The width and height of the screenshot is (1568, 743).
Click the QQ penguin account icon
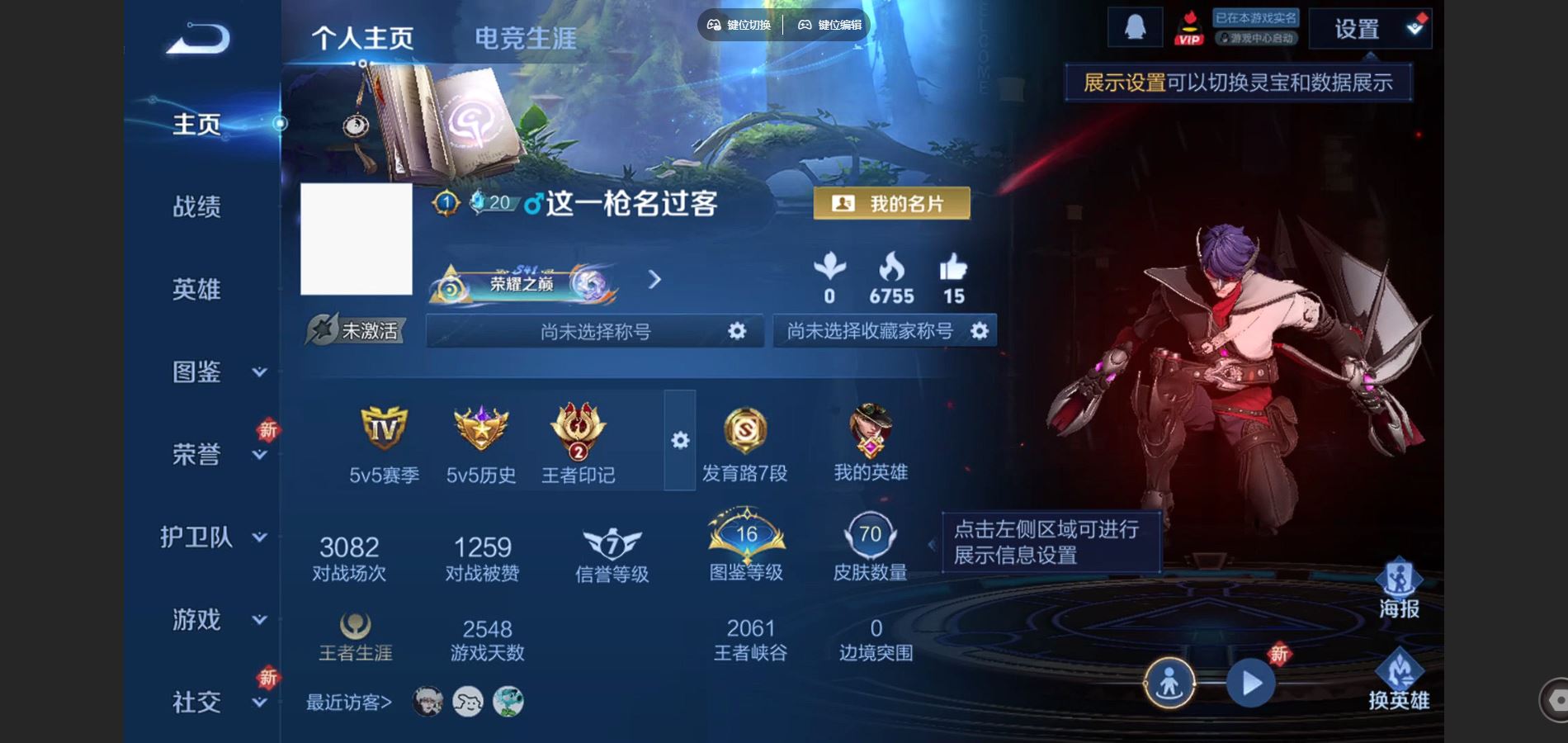(x=1135, y=27)
